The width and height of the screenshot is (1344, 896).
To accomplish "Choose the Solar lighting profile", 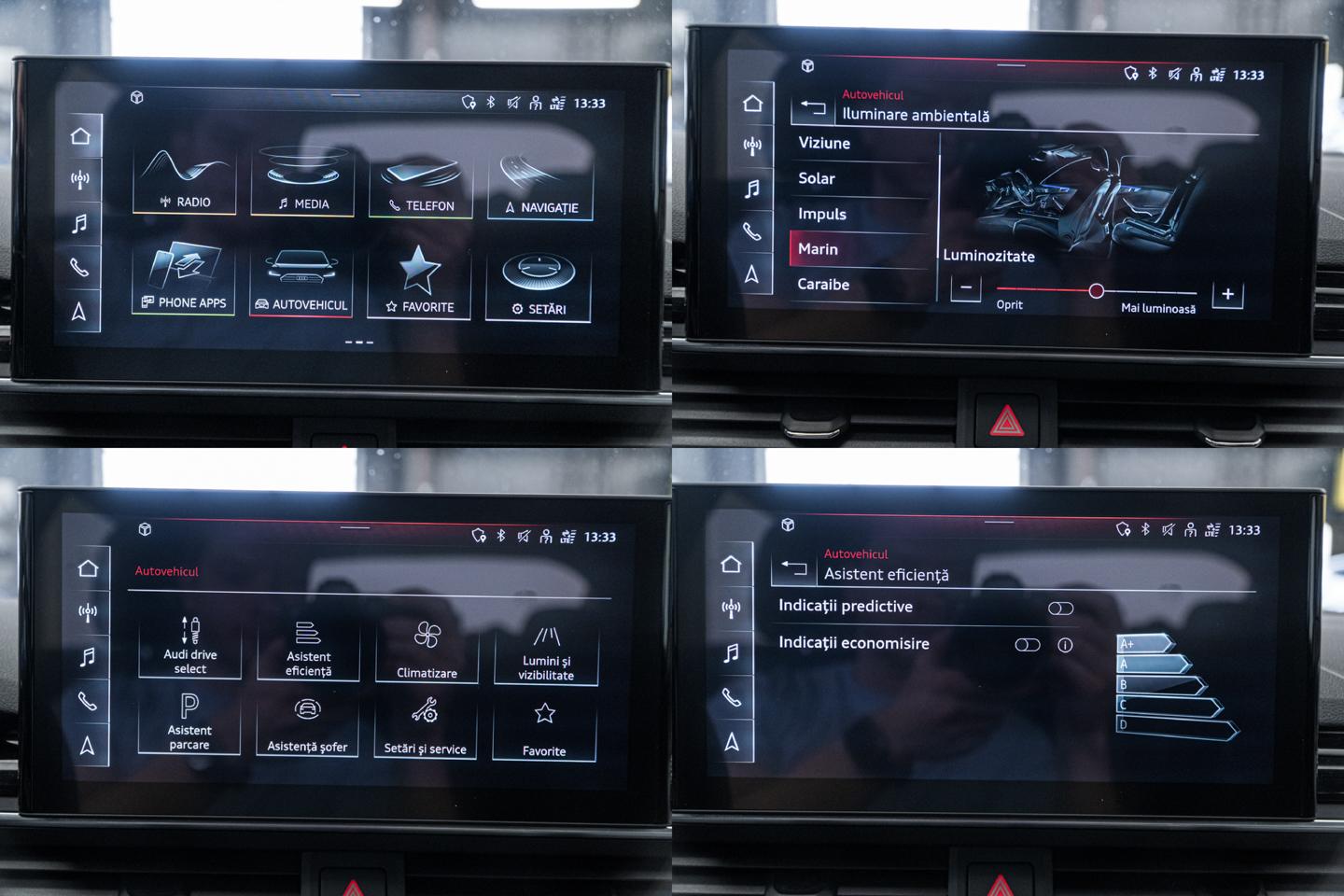I will 817,179.
